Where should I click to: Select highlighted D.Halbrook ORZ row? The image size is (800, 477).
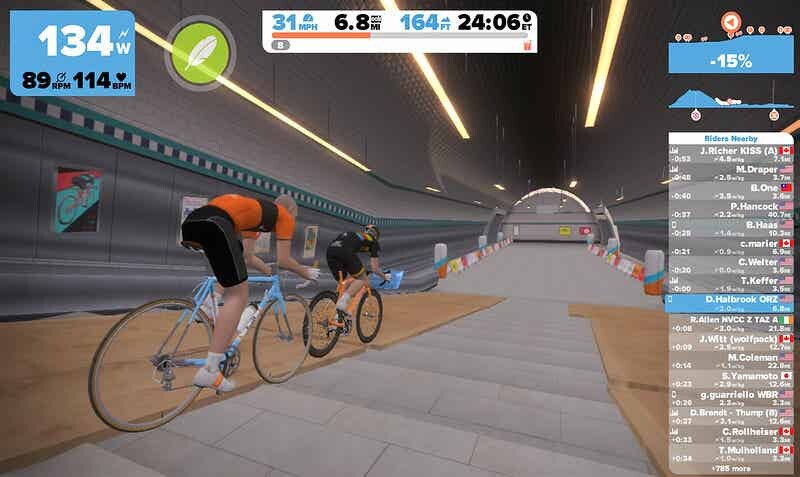[x=731, y=303]
